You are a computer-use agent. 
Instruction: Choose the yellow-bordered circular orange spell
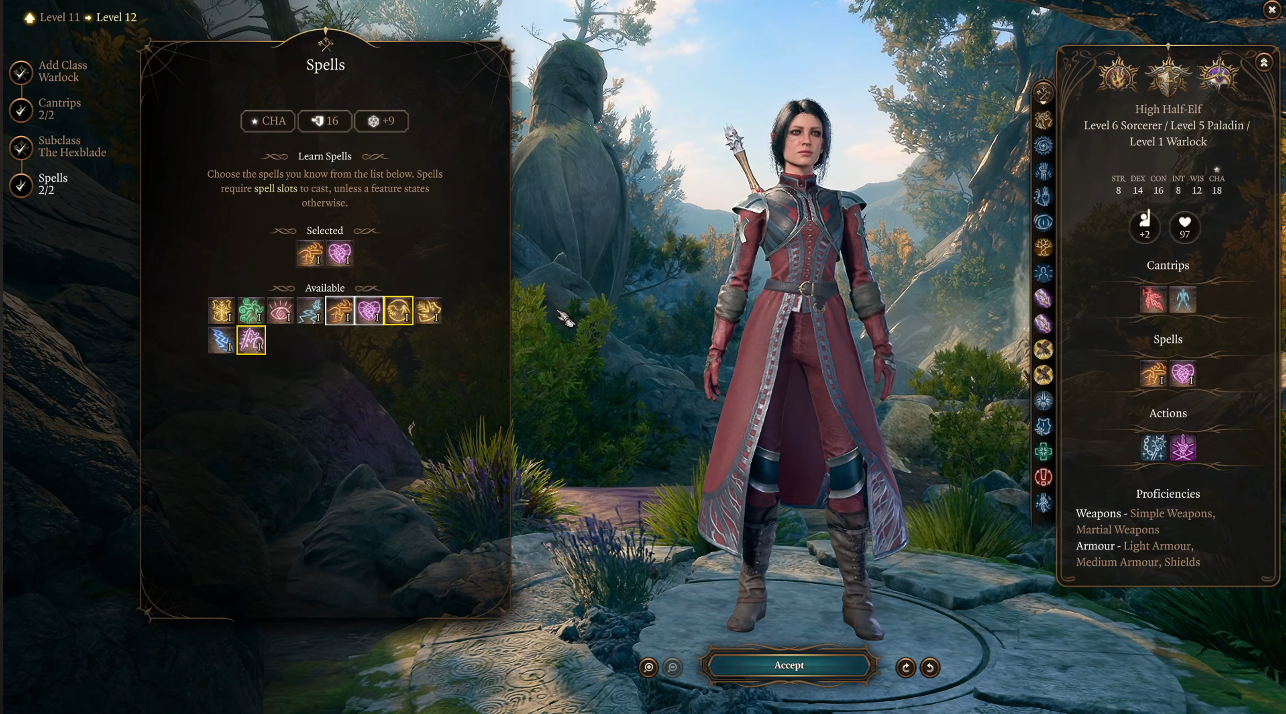pyautogui.click(x=398, y=311)
